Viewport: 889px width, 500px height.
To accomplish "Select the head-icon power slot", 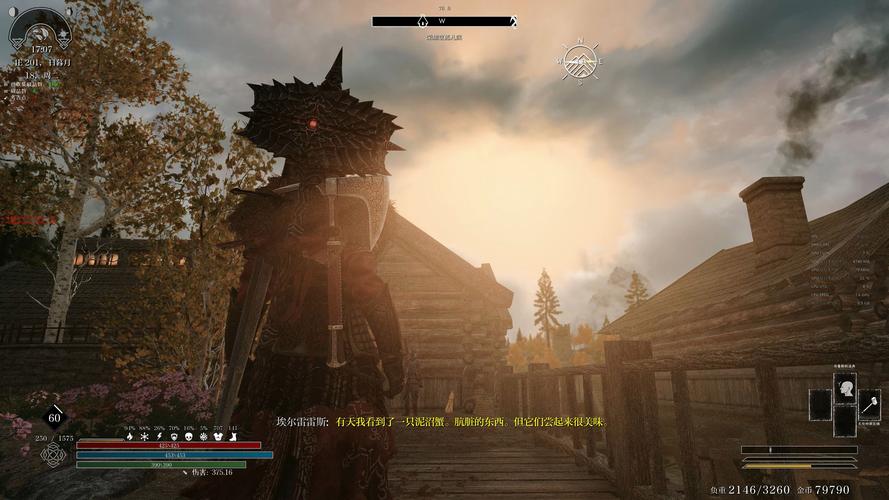I will [845, 388].
